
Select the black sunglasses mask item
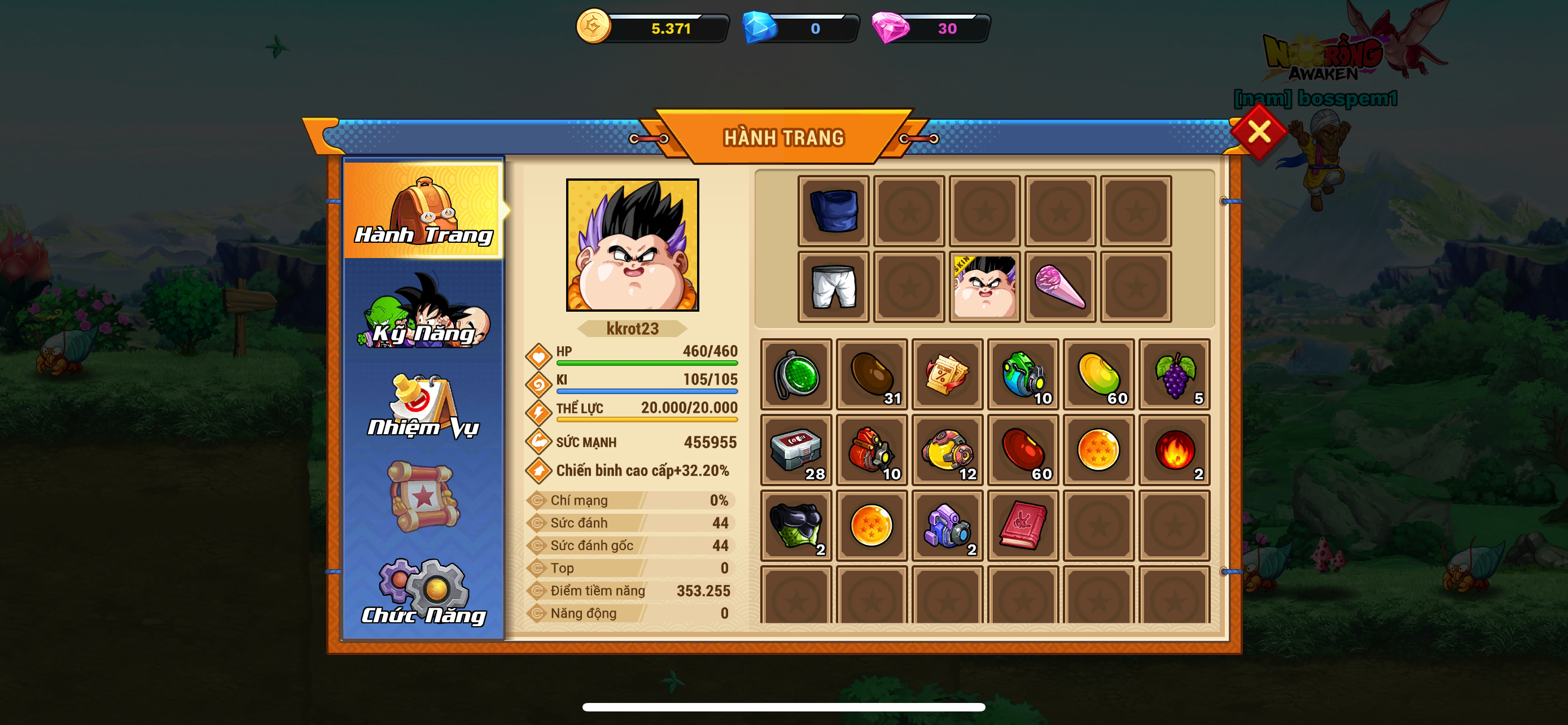(x=796, y=525)
